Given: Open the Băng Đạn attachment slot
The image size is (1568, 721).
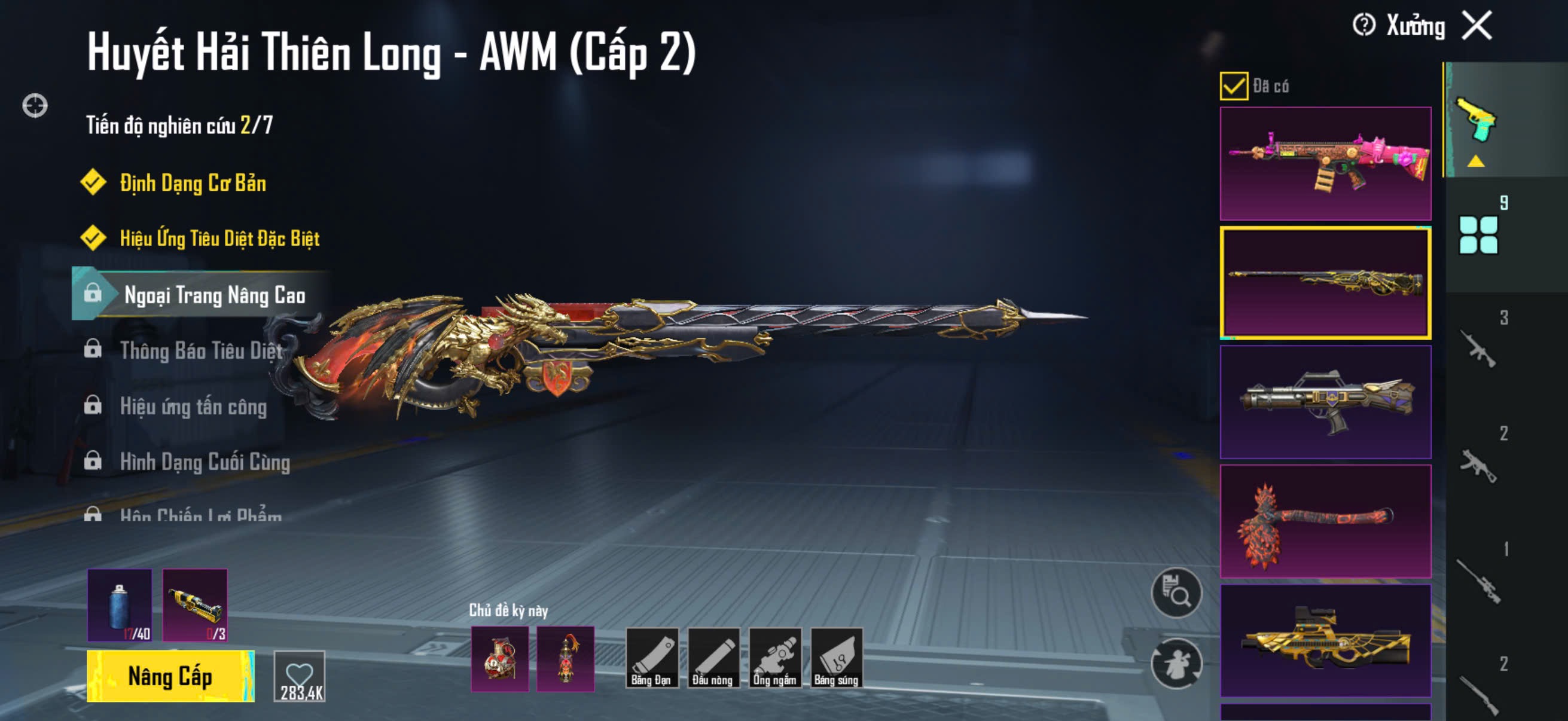Looking at the screenshot, I should click(651, 658).
